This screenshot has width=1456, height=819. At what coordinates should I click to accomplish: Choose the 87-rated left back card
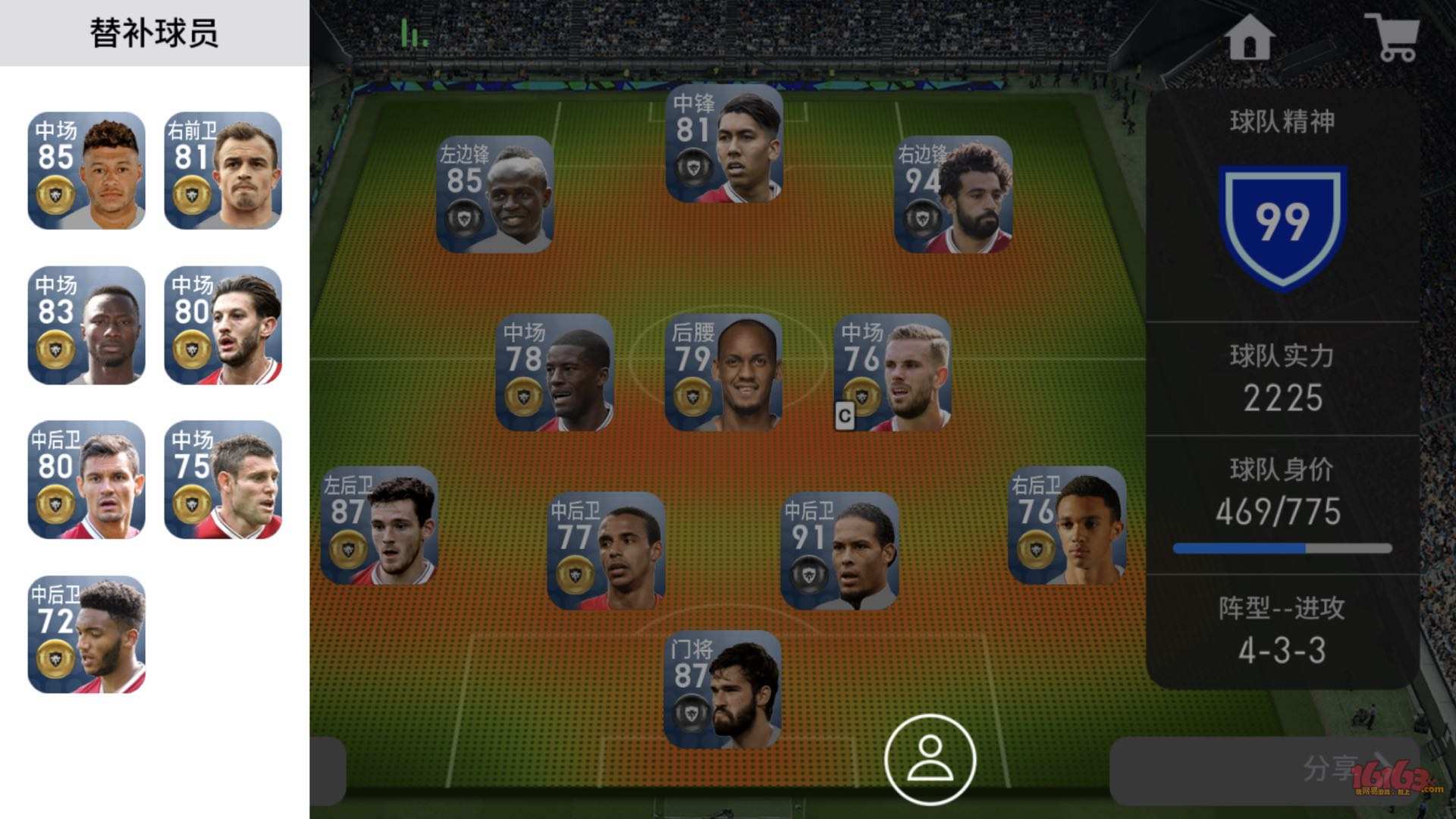click(379, 526)
